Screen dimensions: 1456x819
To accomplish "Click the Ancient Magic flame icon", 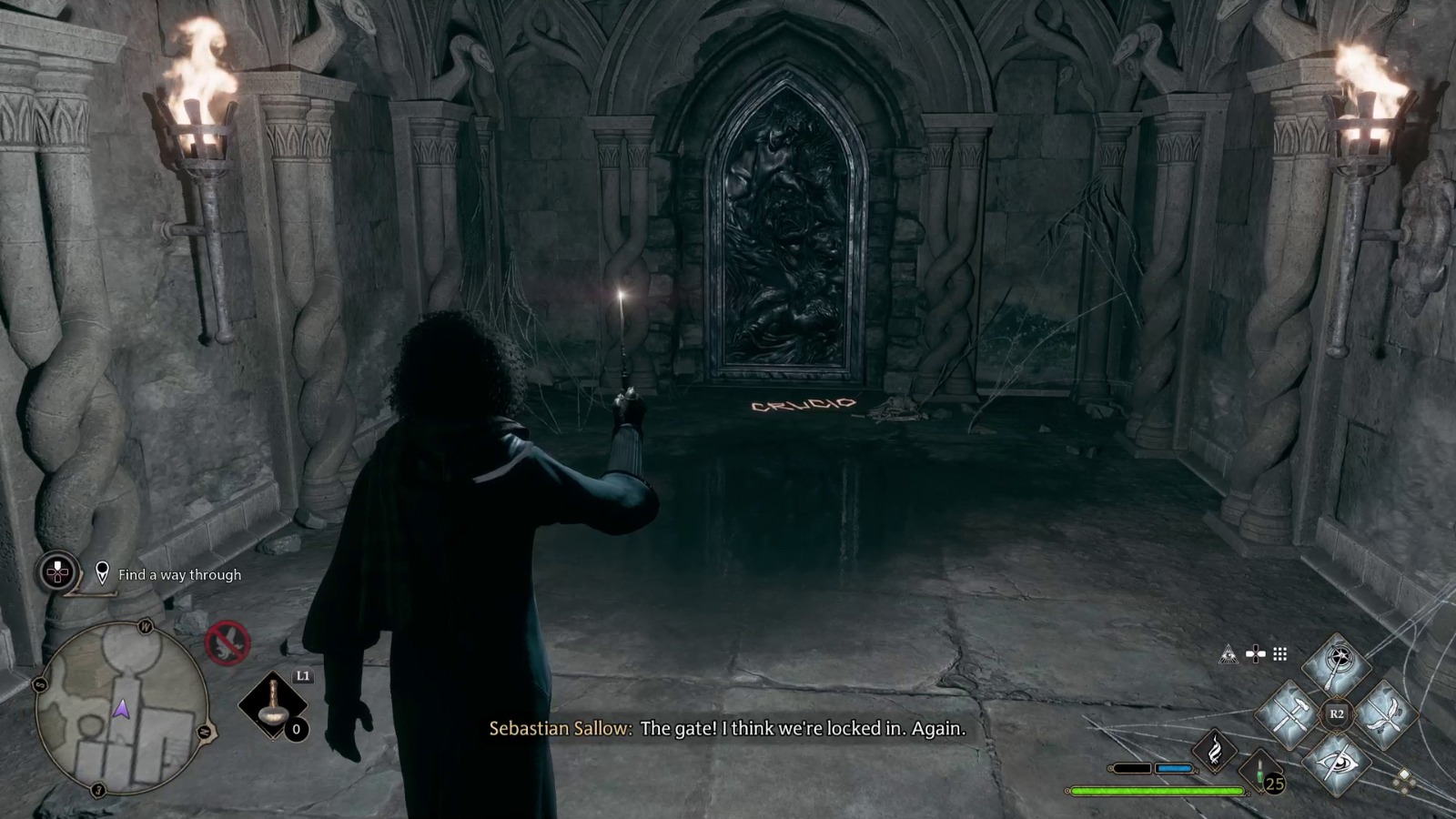I will point(1216,751).
